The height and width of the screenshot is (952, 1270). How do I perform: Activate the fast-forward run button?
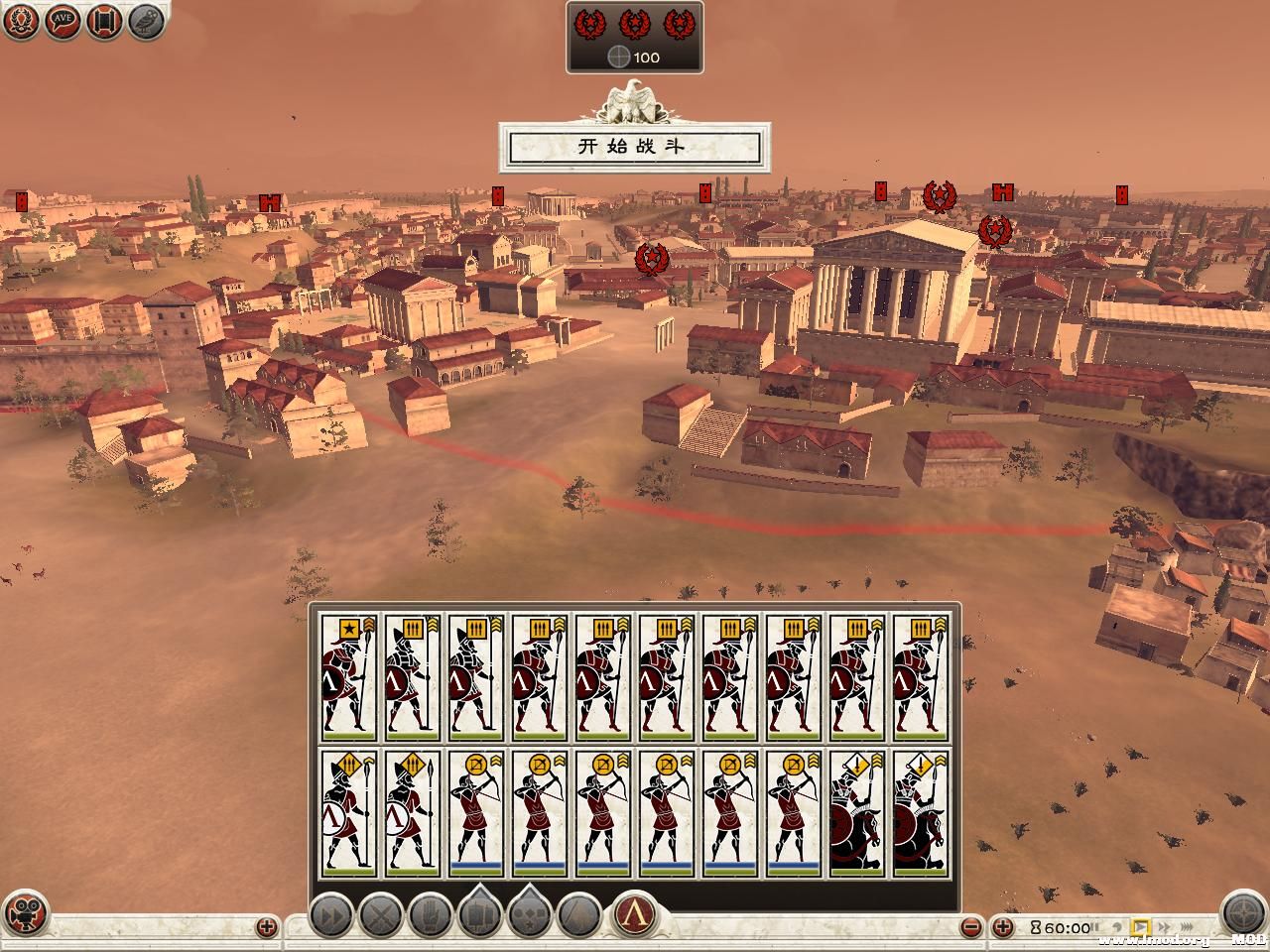332,915
